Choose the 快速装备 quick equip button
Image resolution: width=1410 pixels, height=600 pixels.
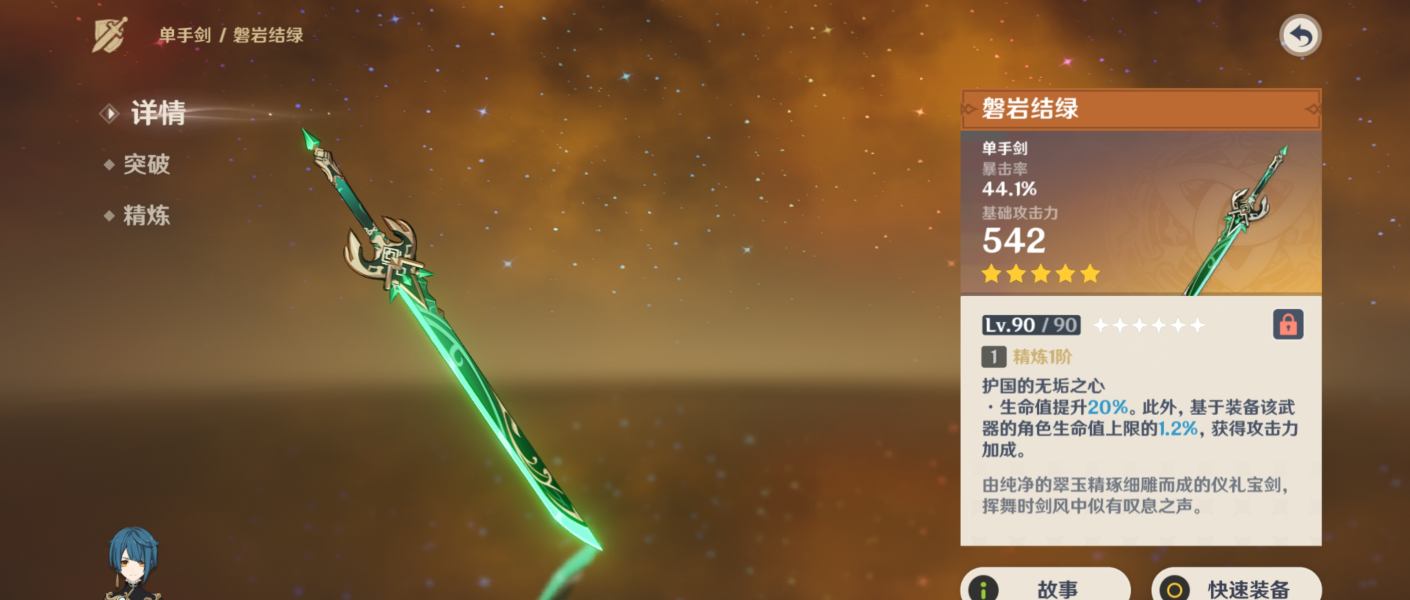point(1236,587)
